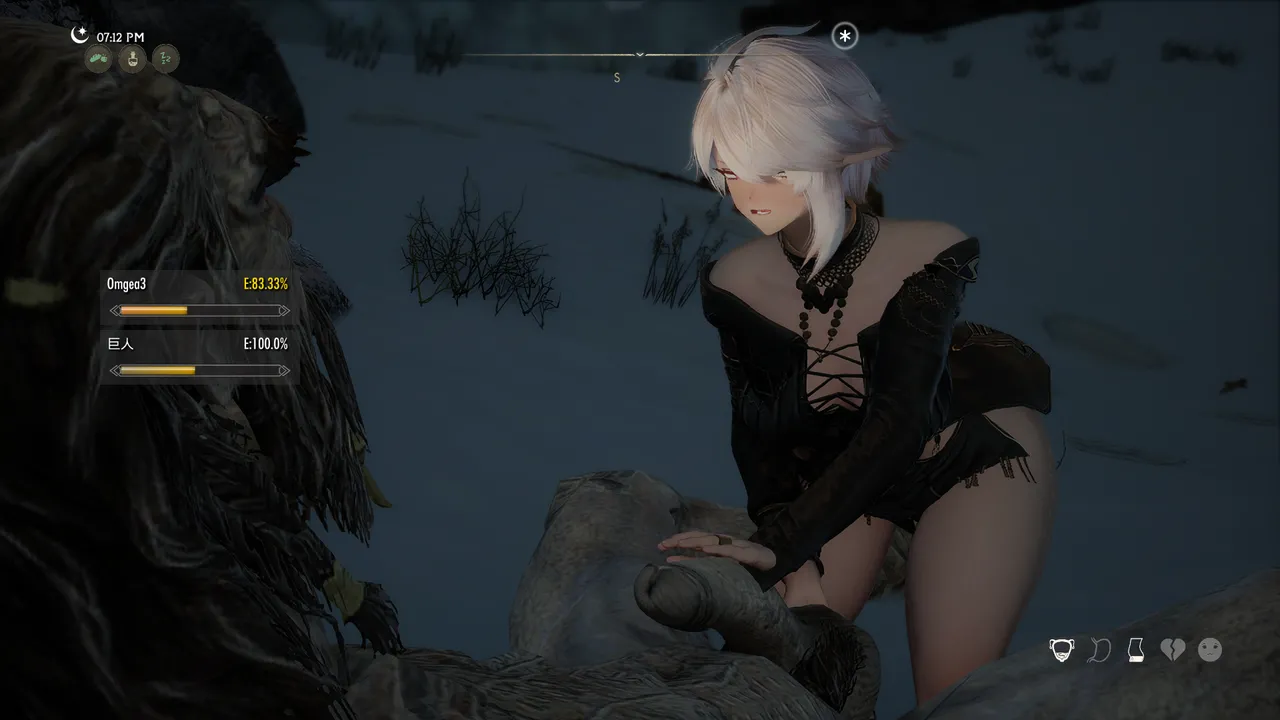Select the stomach outline icon
This screenshot has height=720, width=1280.
click(1099, 650)
